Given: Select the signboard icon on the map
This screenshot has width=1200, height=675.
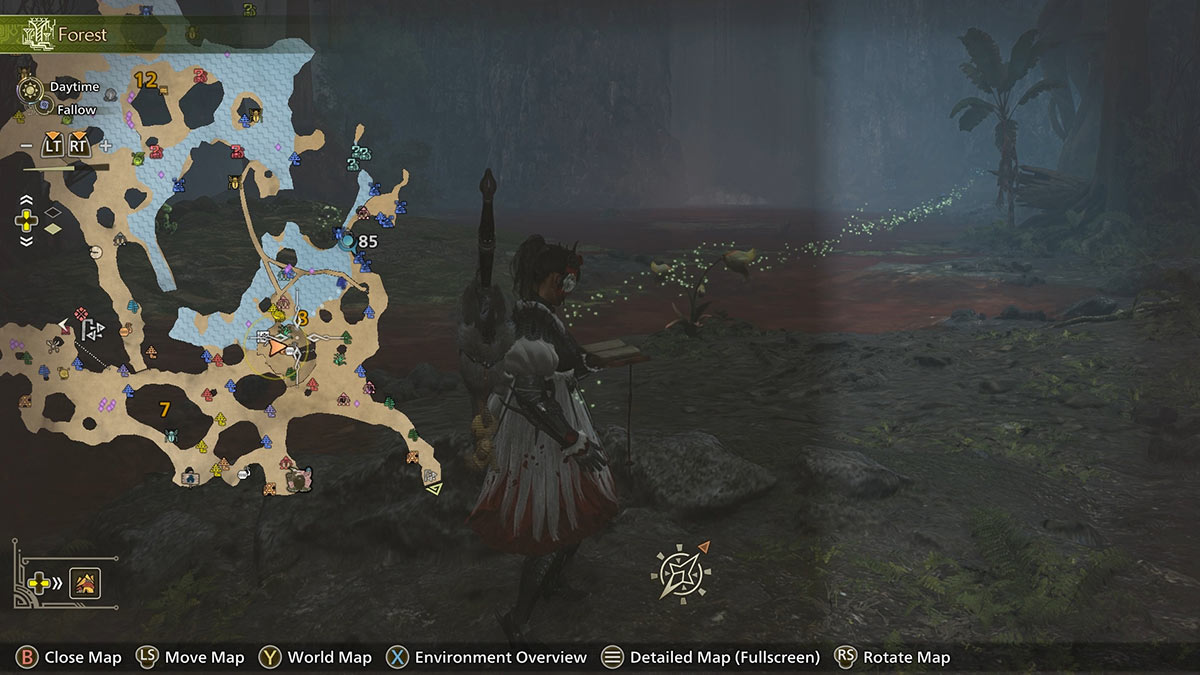Looking at the screenshot, I should click(x=189, y=478).
